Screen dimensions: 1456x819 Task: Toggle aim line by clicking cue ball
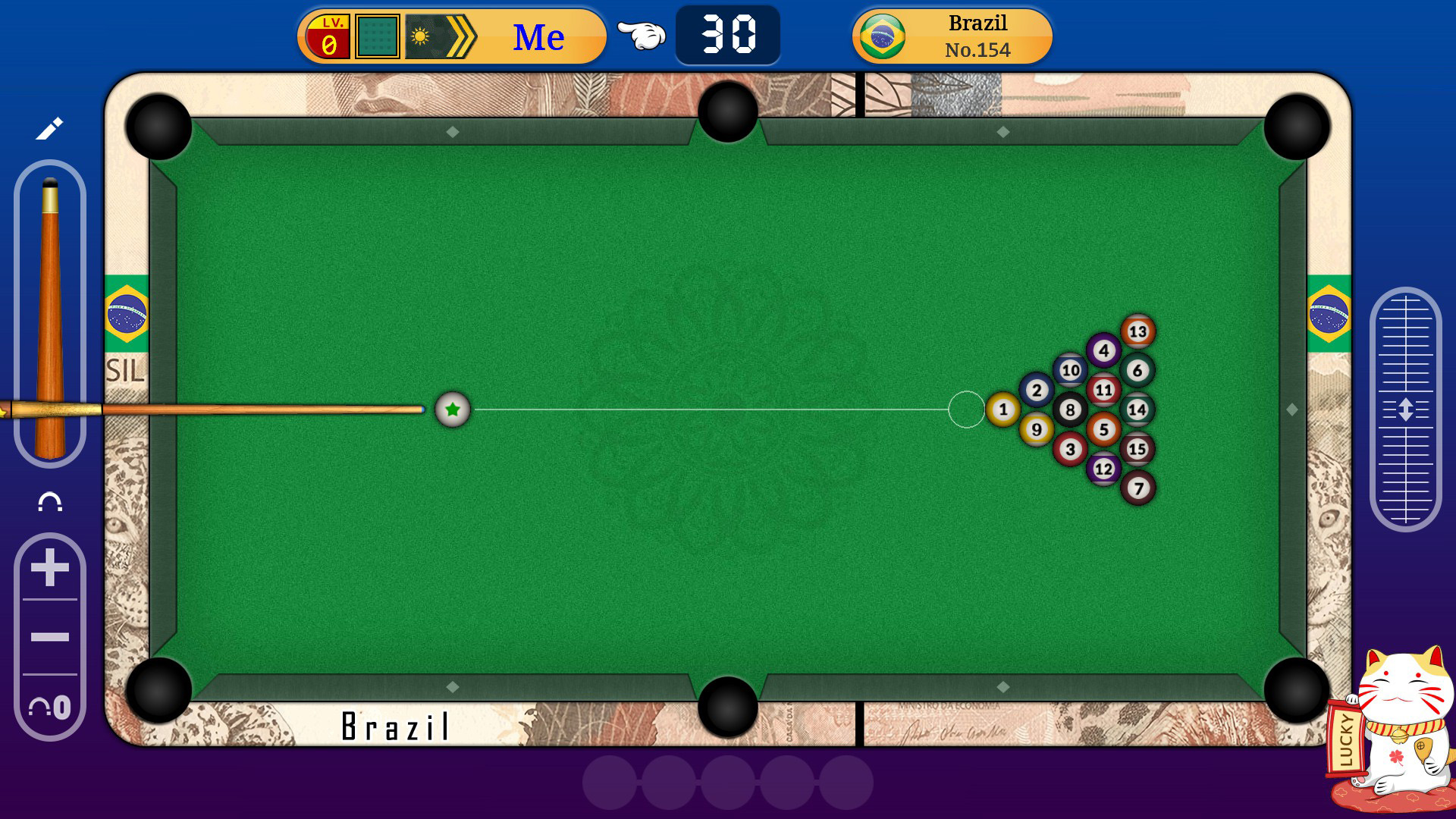point(452,409)
